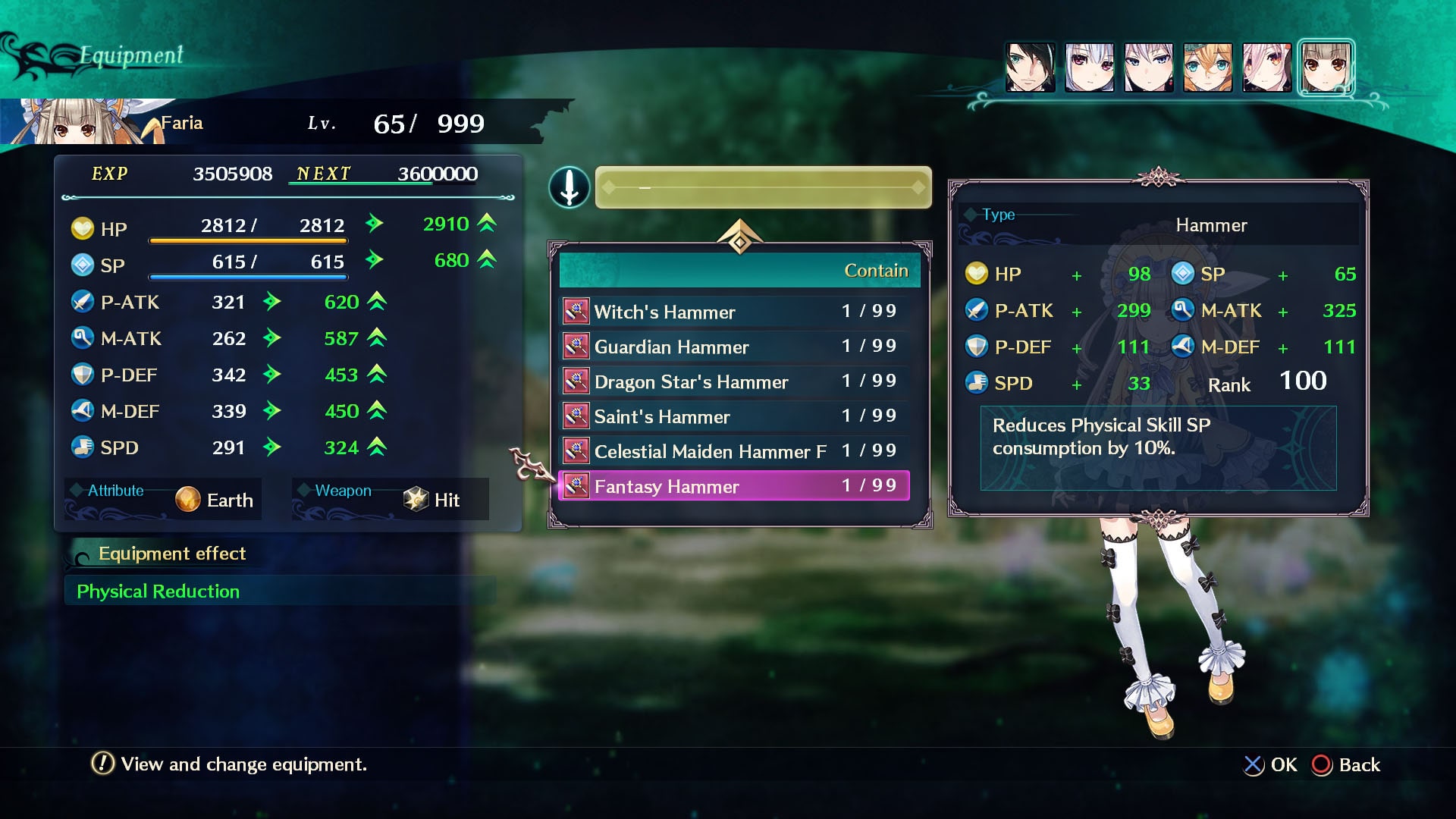Switch to the first character portrait
Screen dimensions: 1456x819
1031,67
